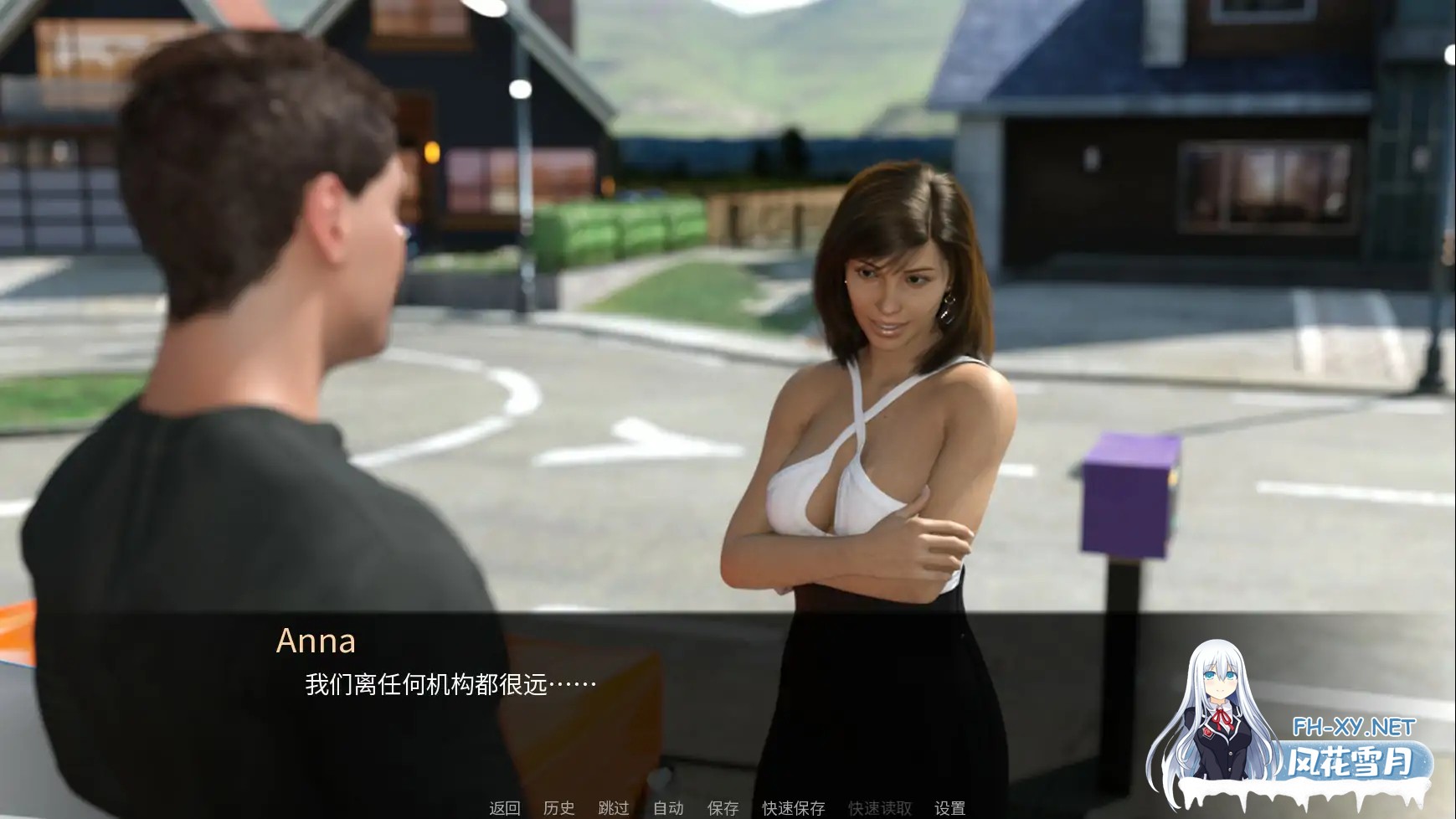Click the dialogue line 我们离任何机构都很远
The width and height of the screenshot is (1456, 819).
444,685
